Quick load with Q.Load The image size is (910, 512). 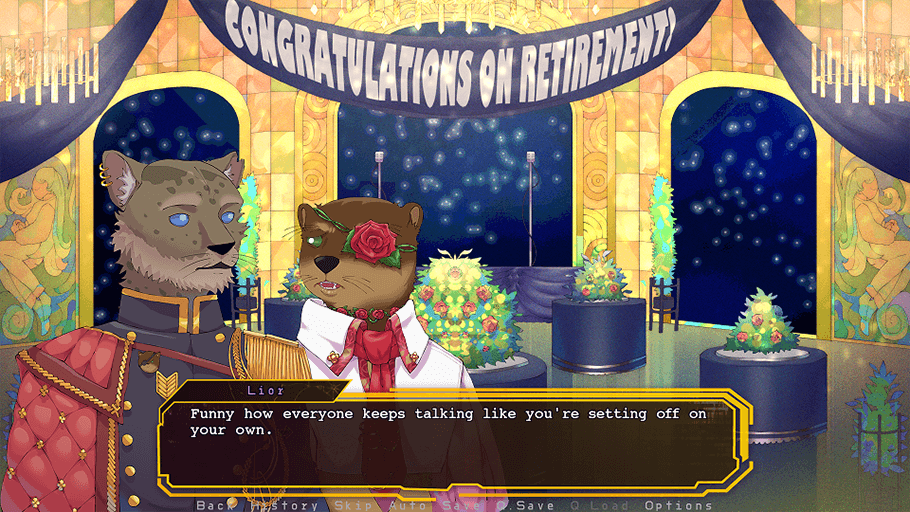point(596,505)
